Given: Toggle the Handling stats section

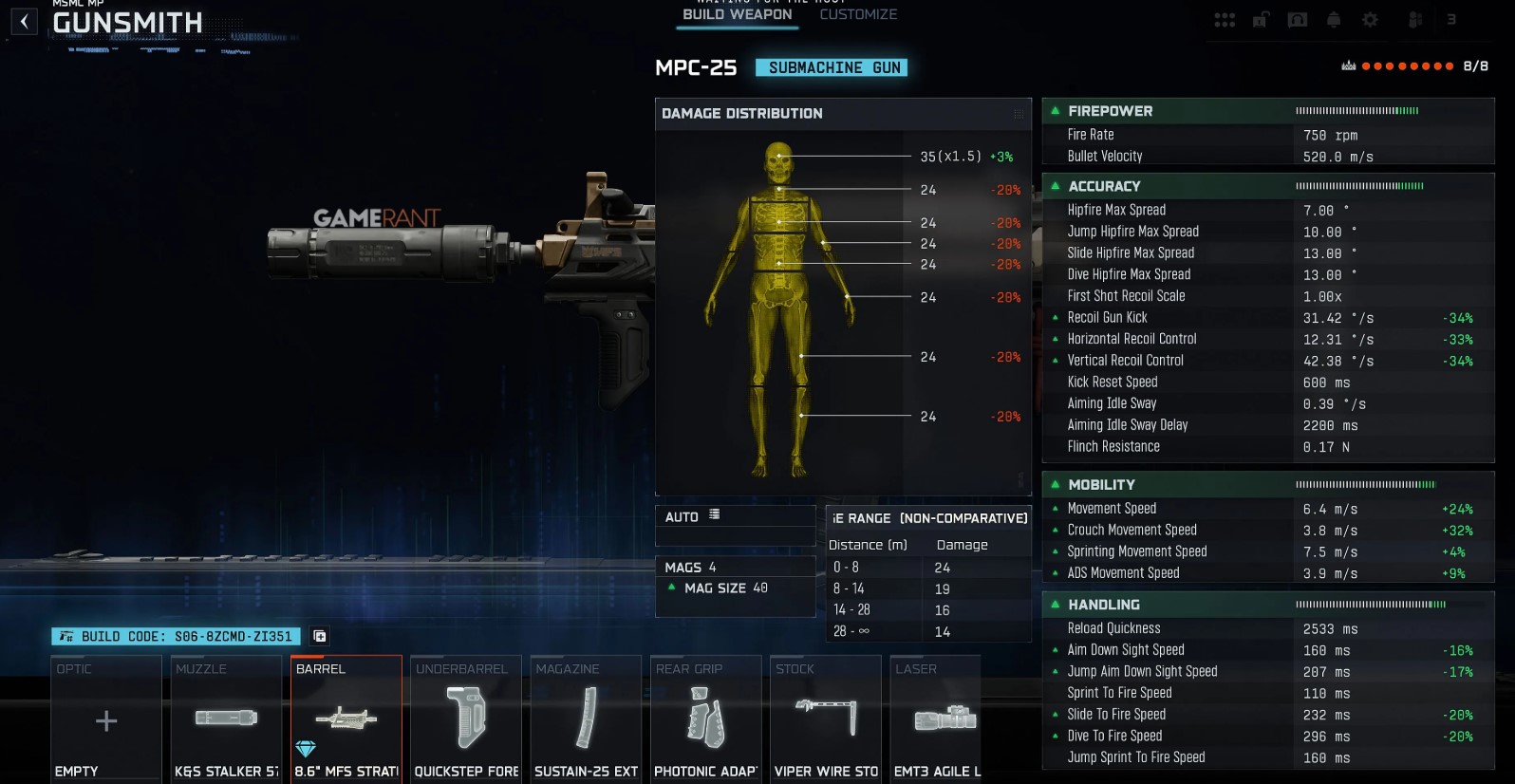Looking at the screenshot, I should coord(1055,605).
